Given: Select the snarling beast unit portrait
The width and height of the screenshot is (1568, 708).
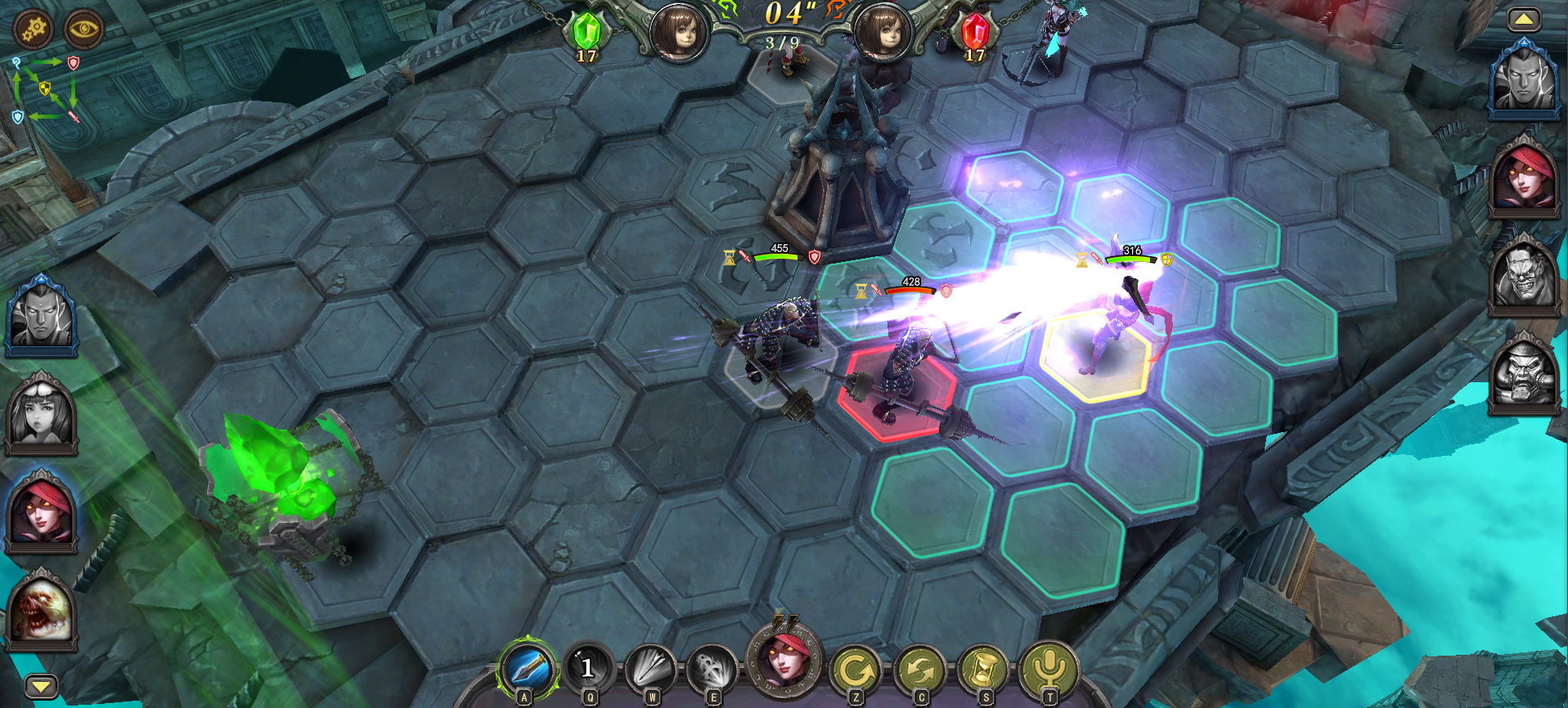Looking at the screenshot, I should coord(40,611).
